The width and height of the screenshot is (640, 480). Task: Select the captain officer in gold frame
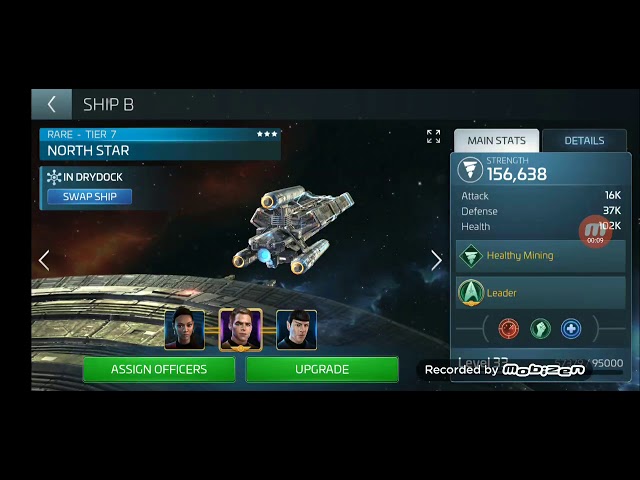click(x=240, y=330)
